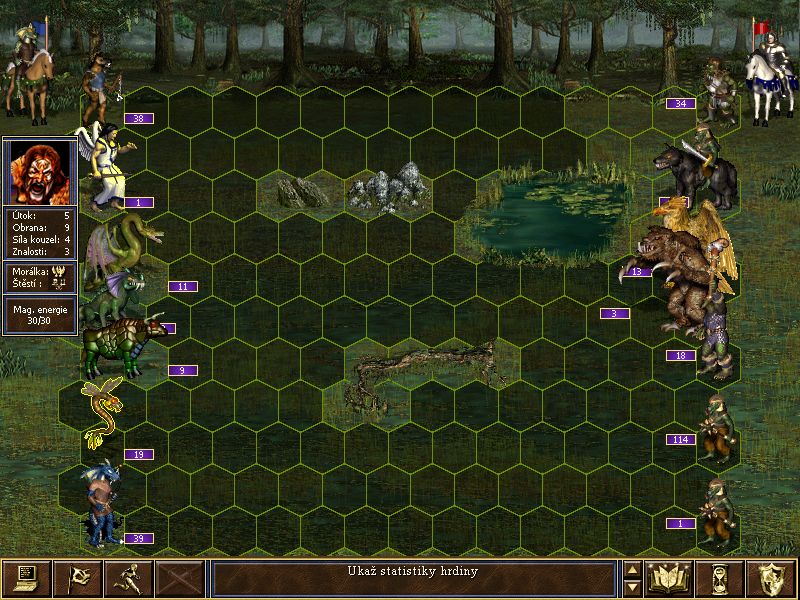The height and width of the screenshot is (600, 800).
Task: Open the spellbook to cast a spell
Action: [x=670, y=578]
